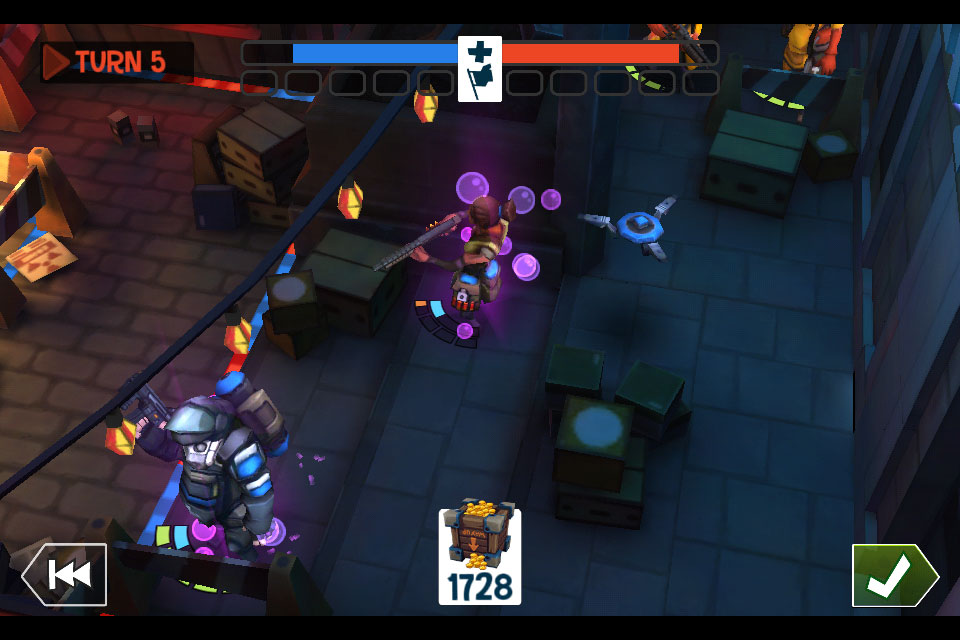Tap the rewind arrow button
Image resolution: width=960 pixels, height=640 pixels.
[65, 574]
